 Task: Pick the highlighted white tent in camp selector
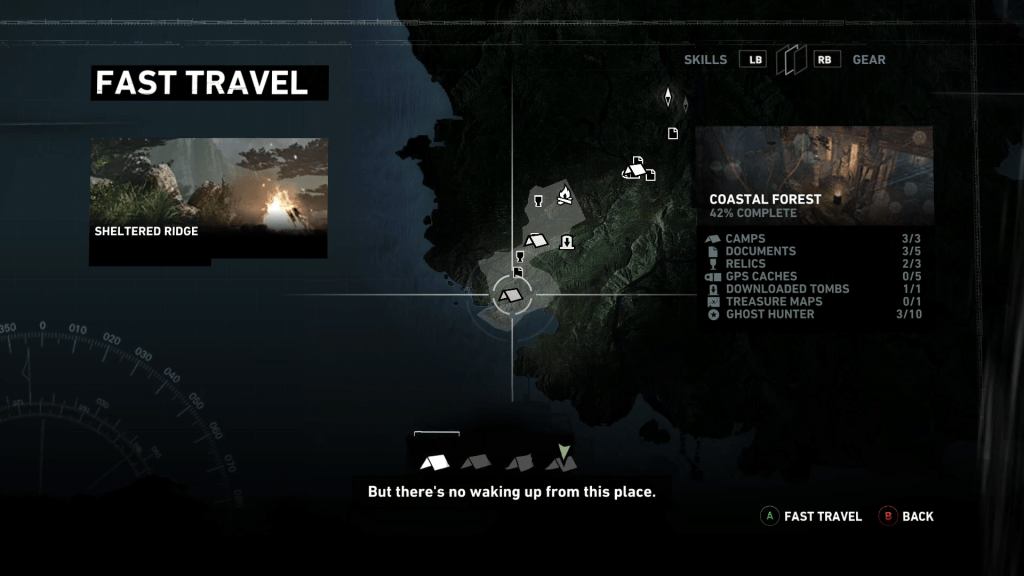coord(435,462)
